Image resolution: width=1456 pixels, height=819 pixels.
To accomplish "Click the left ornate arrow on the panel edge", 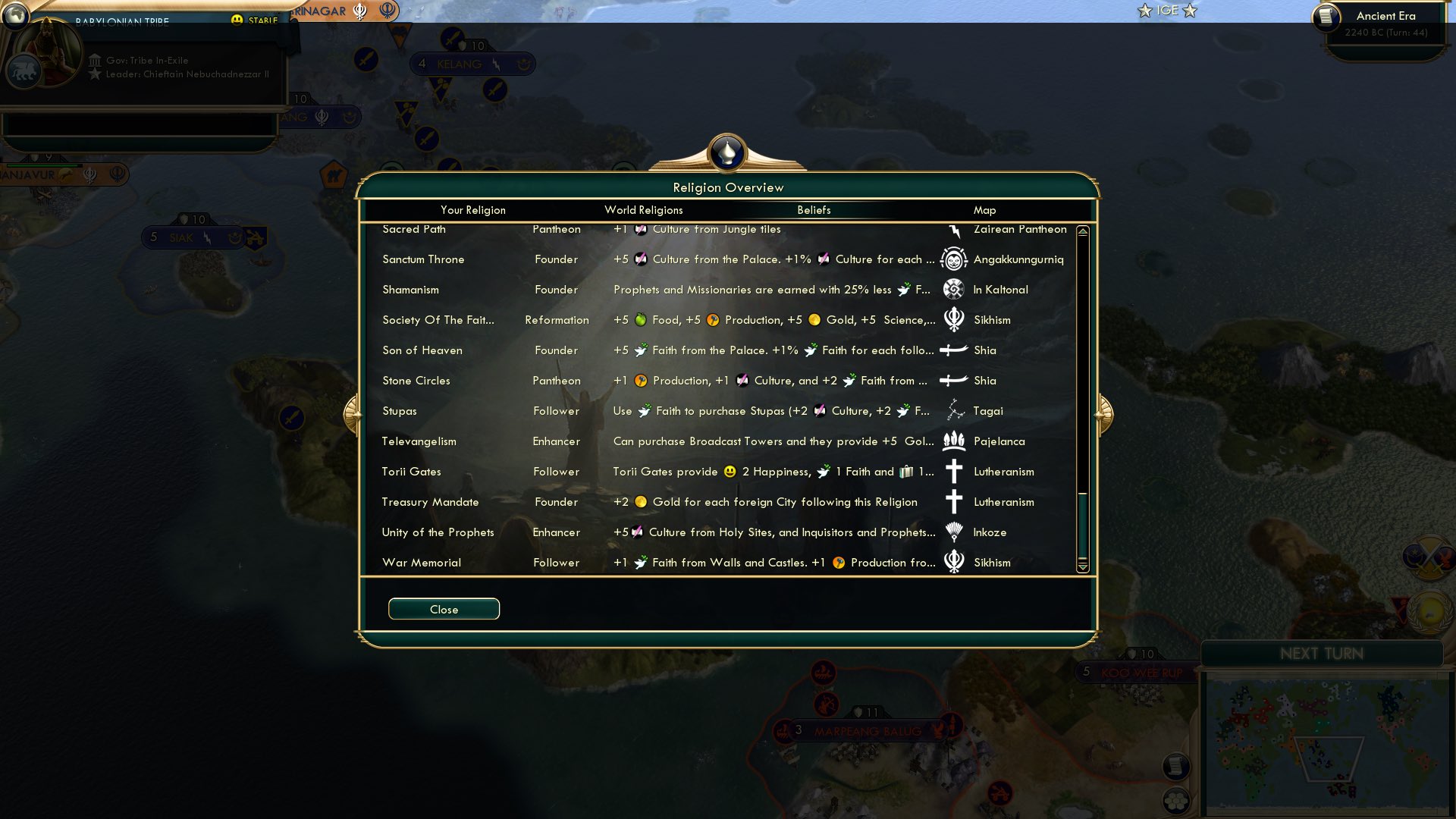I will (353, 414).
